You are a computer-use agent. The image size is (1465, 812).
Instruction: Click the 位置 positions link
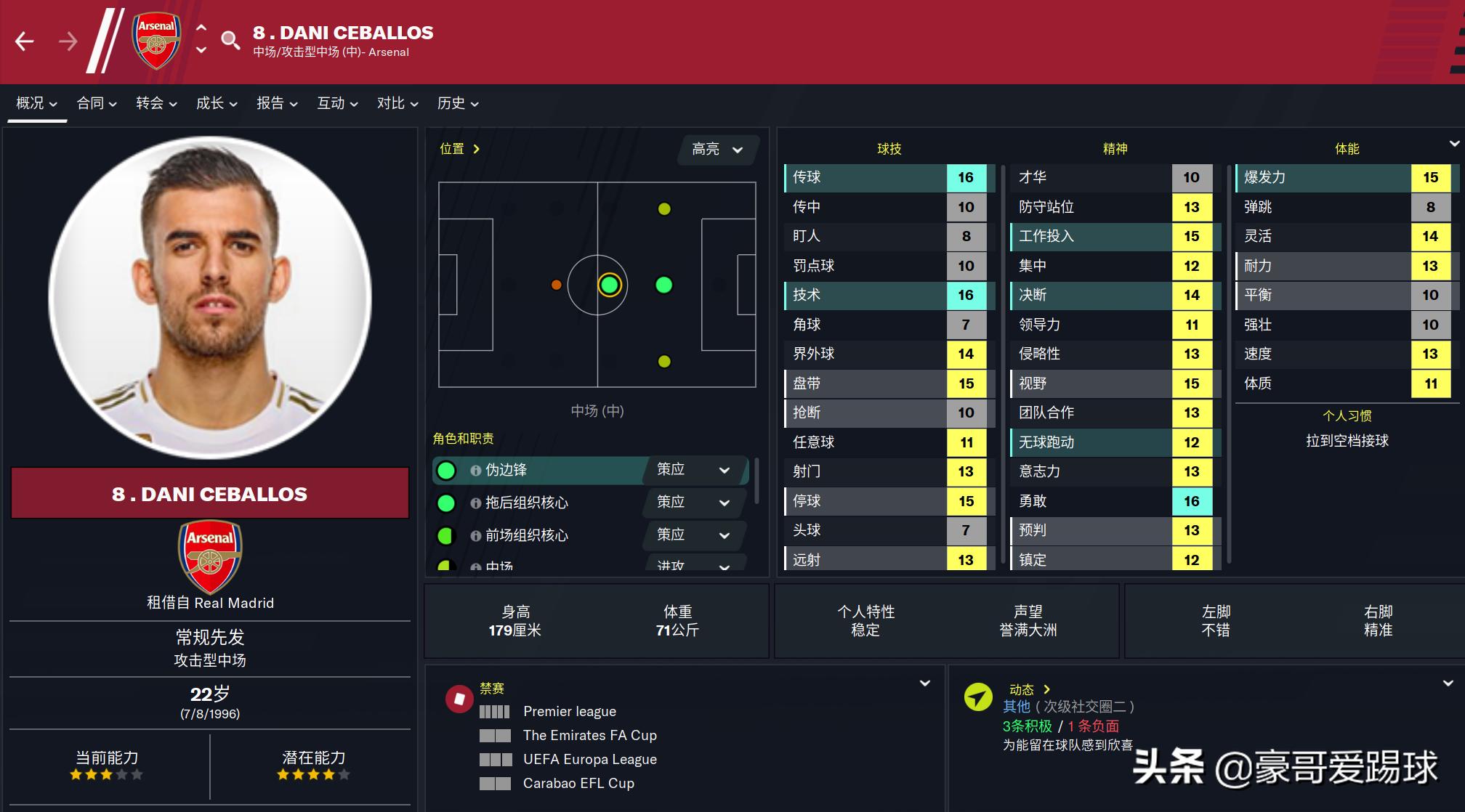[x=459, y=149]
